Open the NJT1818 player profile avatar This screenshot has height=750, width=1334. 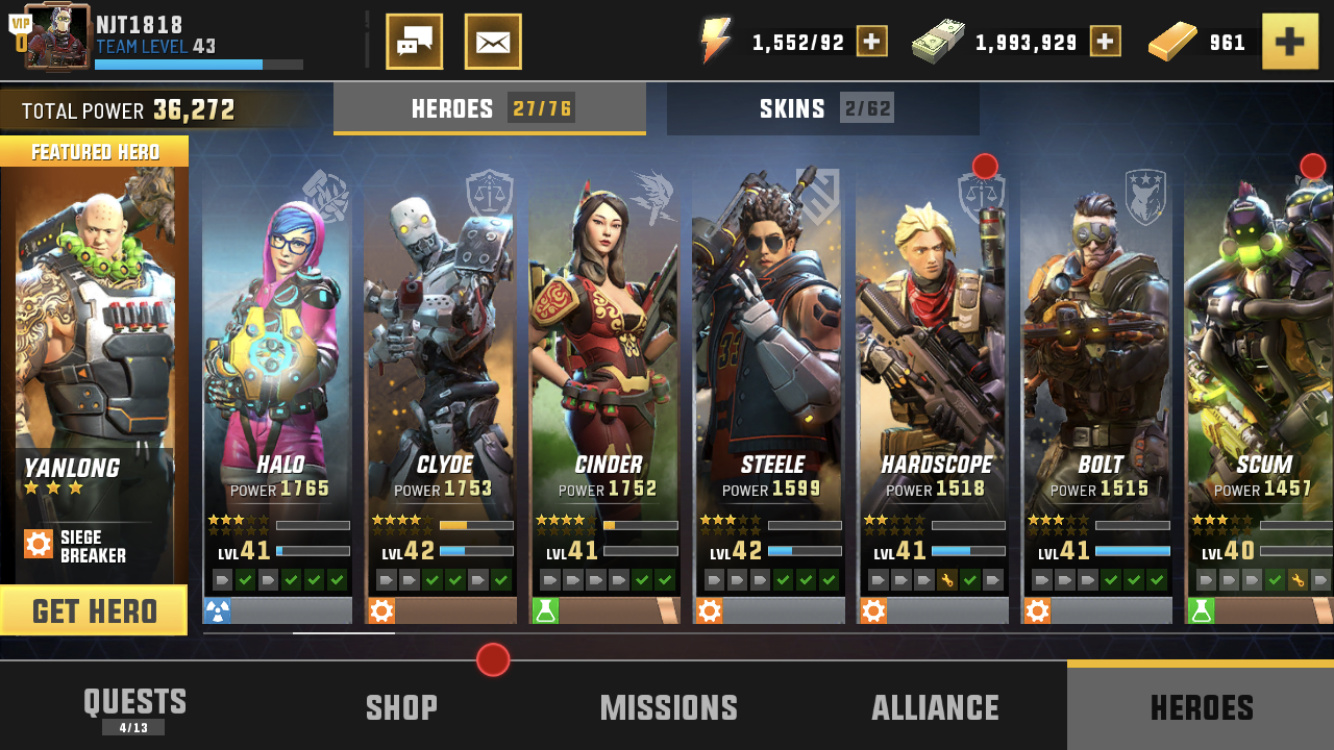click(x=54, y=38)
